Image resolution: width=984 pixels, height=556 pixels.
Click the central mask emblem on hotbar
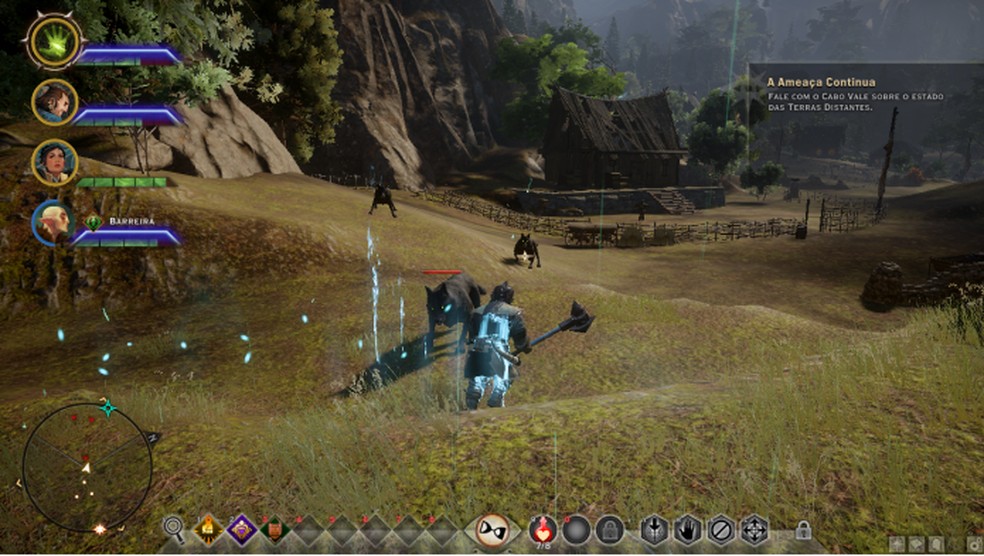tap(491, 529)
